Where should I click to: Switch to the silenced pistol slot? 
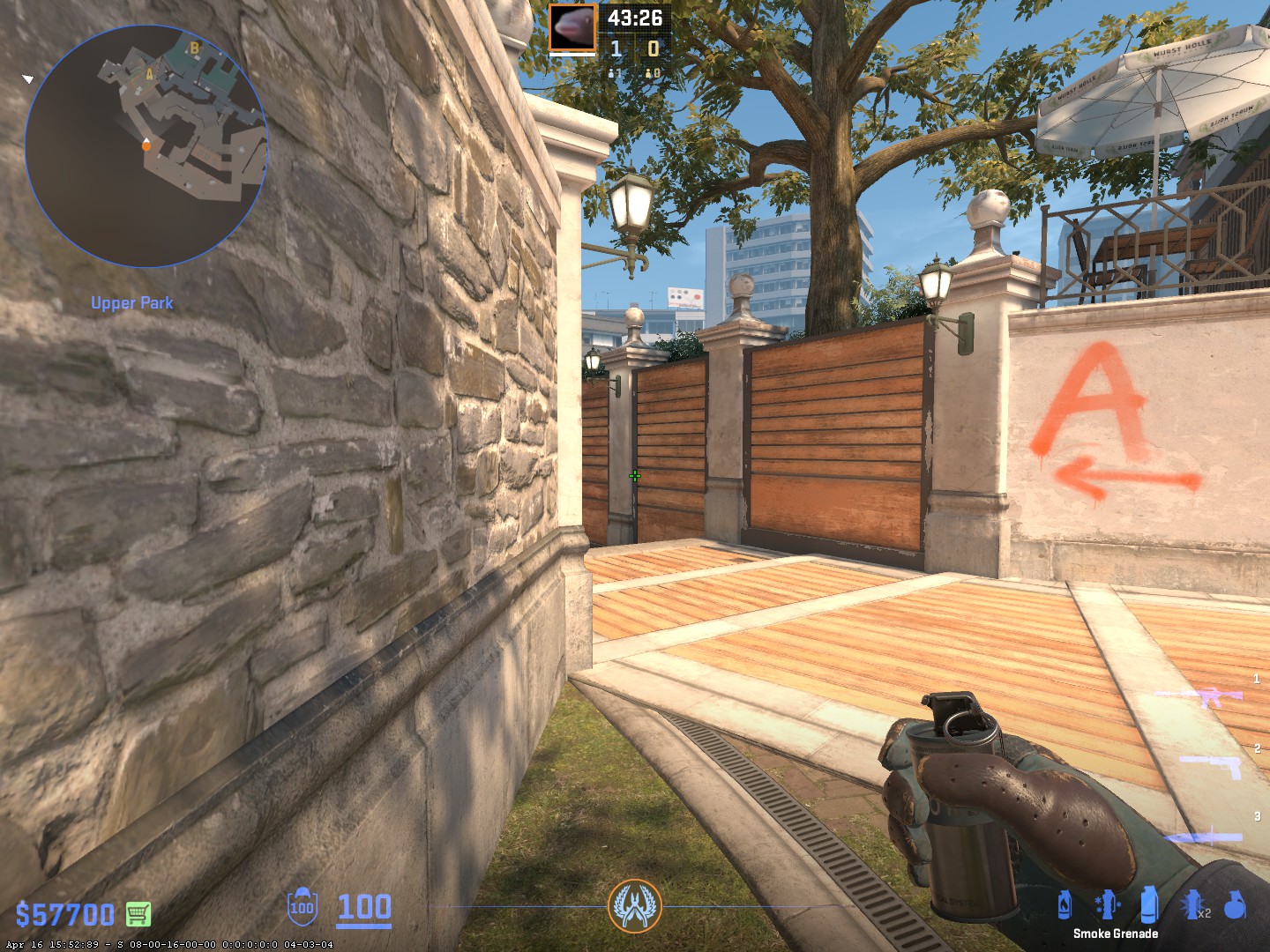[1212, 765]
